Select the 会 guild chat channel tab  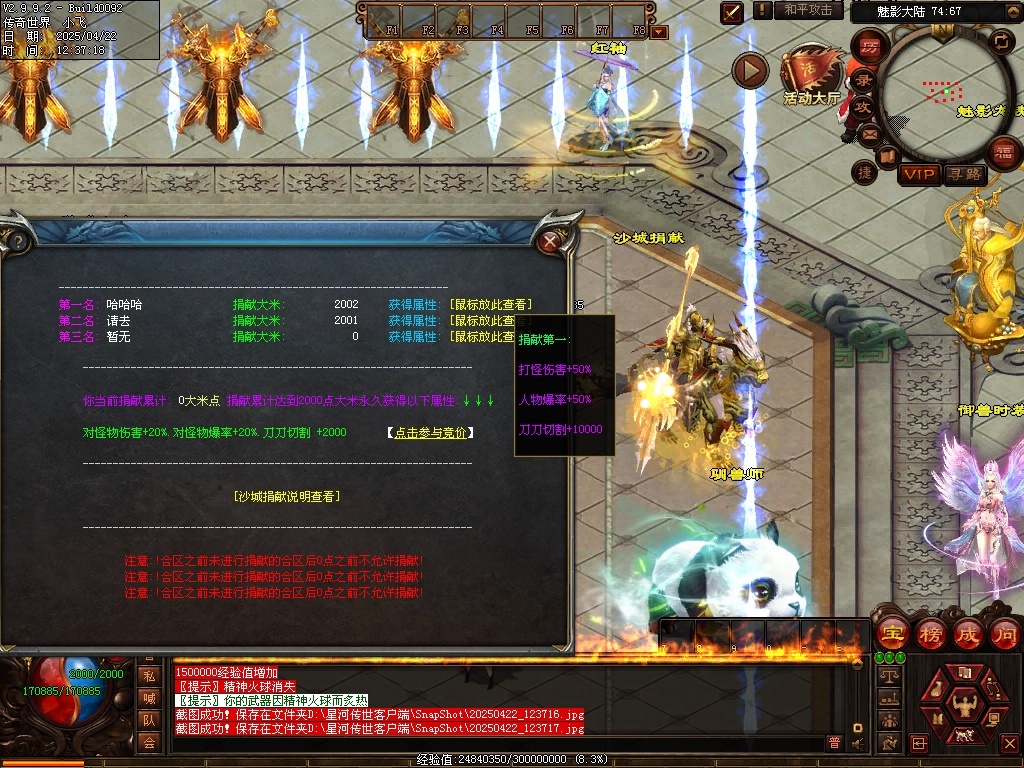[148, 741]
